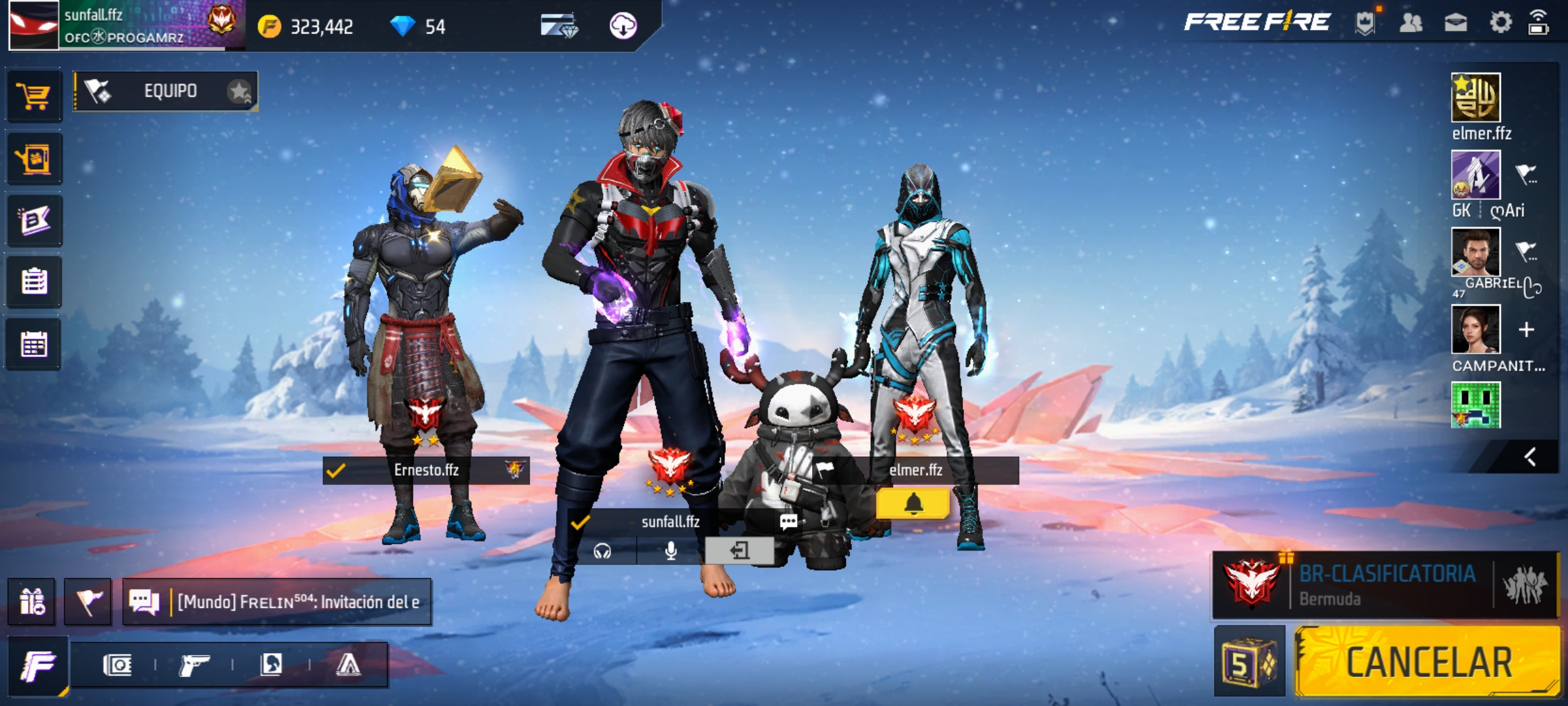Select the EQUIPO team button
1568x706 pixels.
click(166, 91)
